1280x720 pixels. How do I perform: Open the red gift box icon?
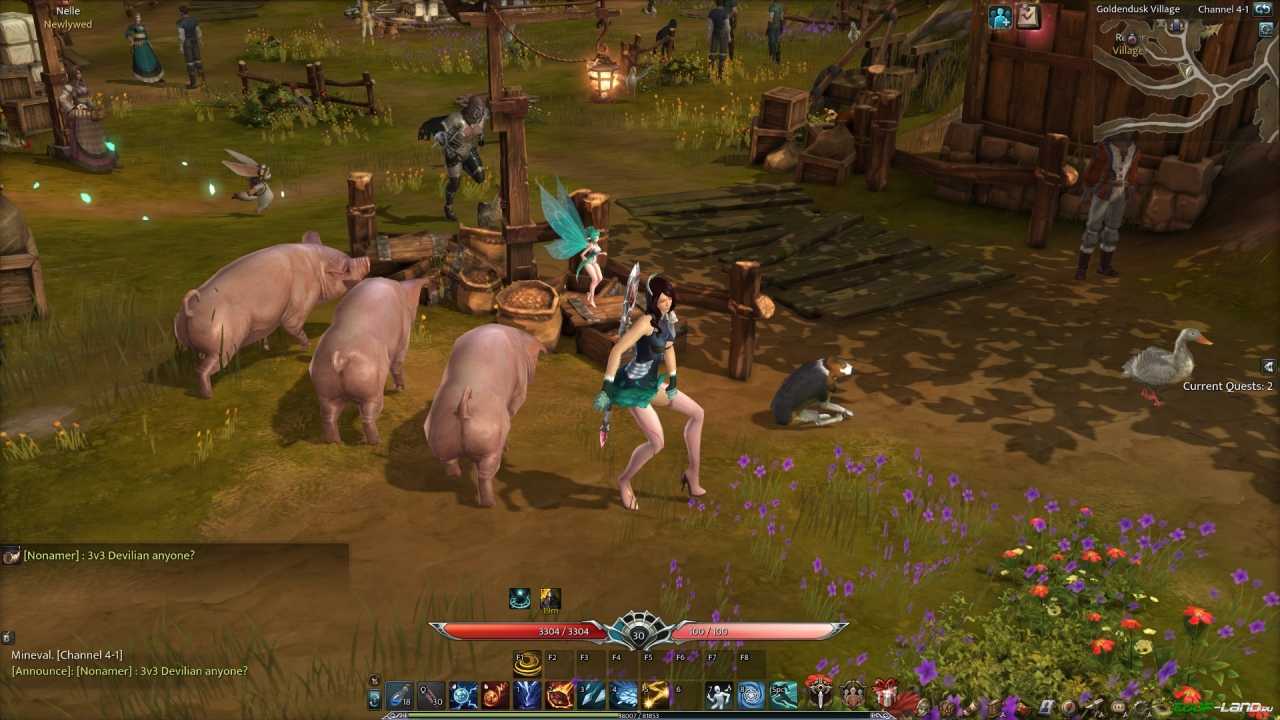pyautogui.click(x=885, y=694)
